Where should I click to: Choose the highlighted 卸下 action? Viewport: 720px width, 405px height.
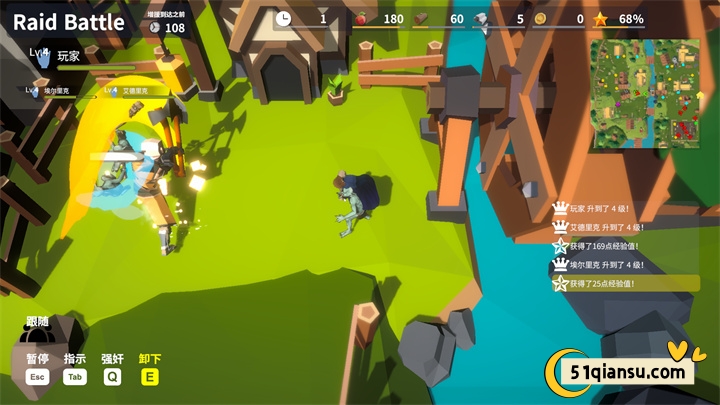click(x=150, y=359)
